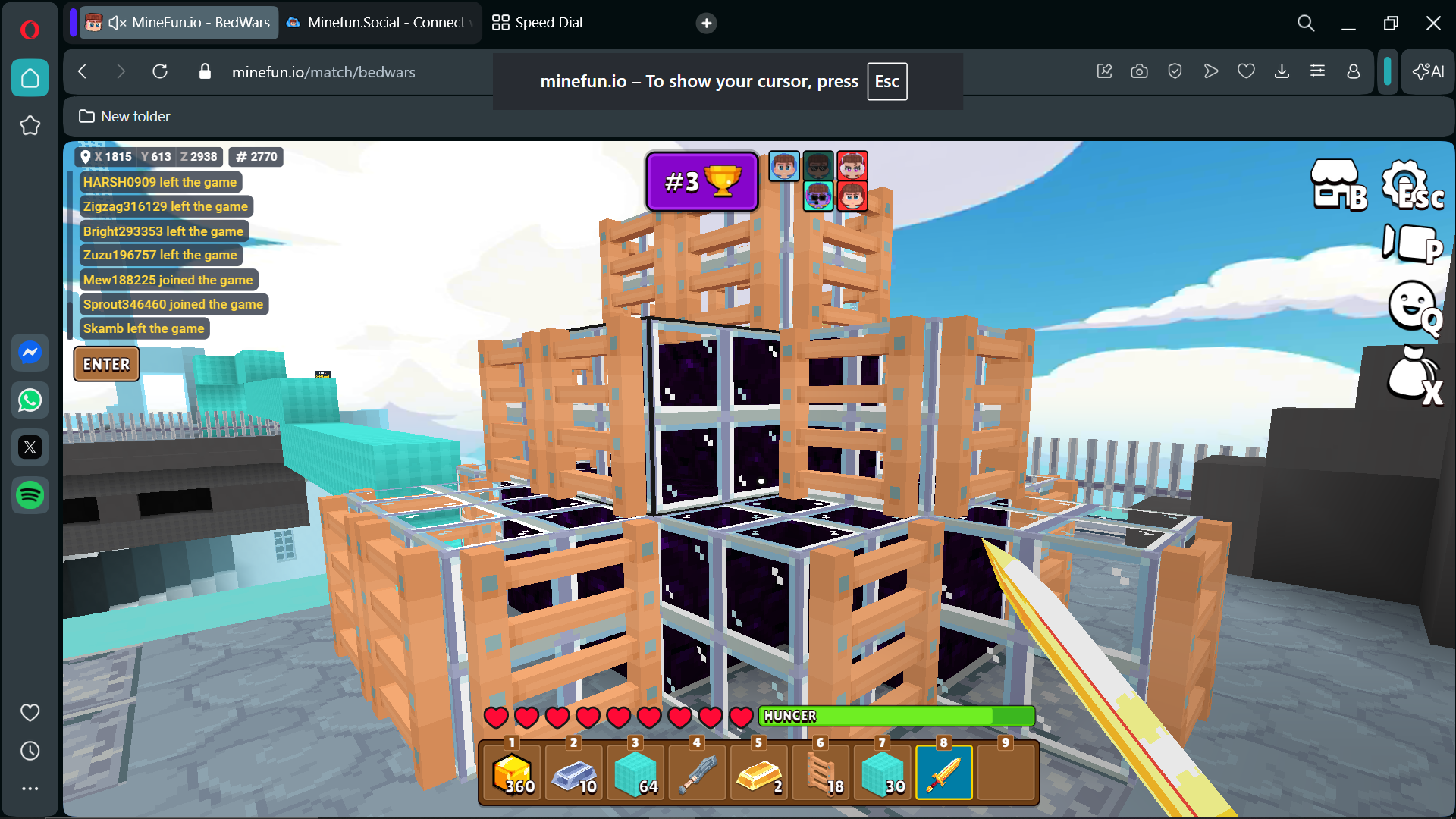
Task: Toggle the camera view icon
Action: pyautogui.click(x=1410, y=244)
